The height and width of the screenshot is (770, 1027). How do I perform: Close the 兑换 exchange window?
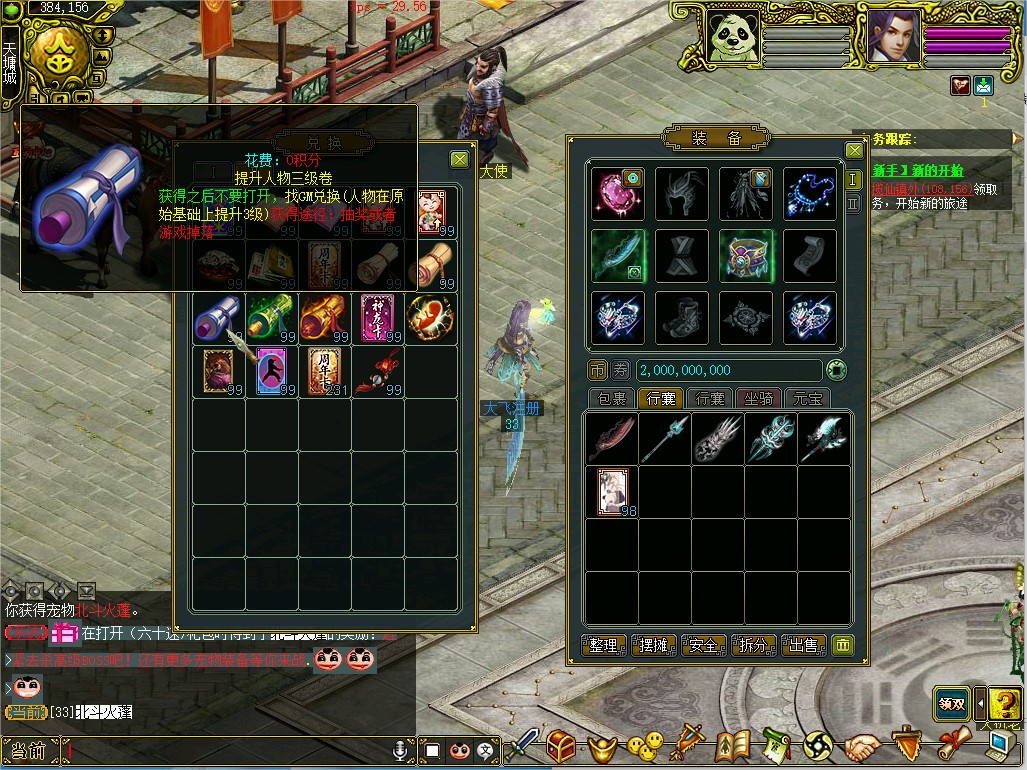point(459,159)
